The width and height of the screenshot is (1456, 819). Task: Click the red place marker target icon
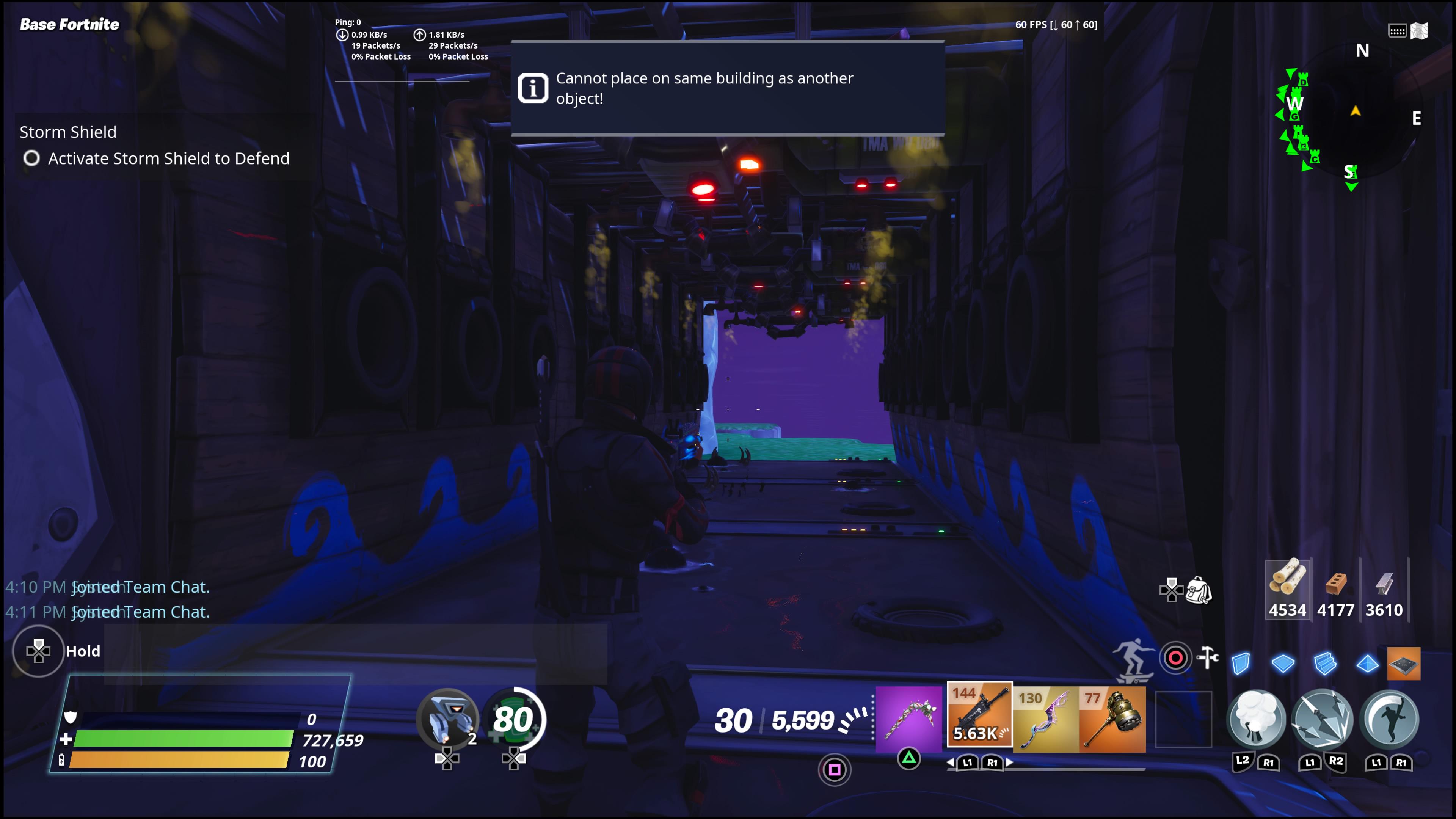[1176, 657]
